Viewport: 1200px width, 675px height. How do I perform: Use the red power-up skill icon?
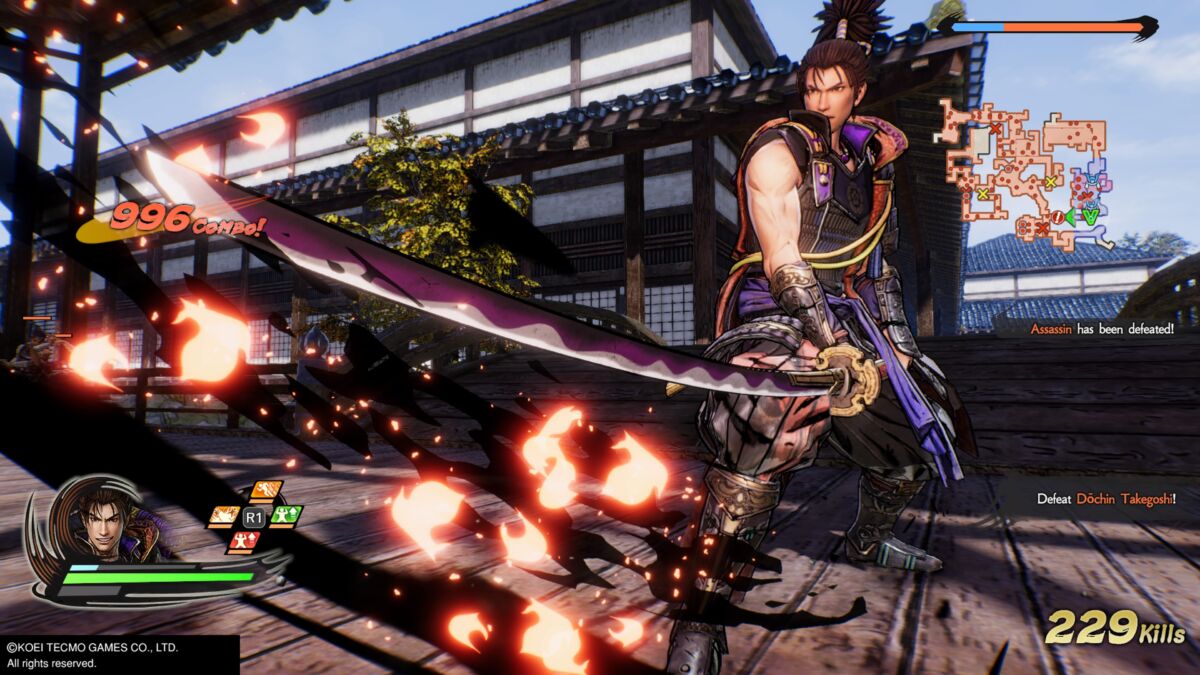244,541
